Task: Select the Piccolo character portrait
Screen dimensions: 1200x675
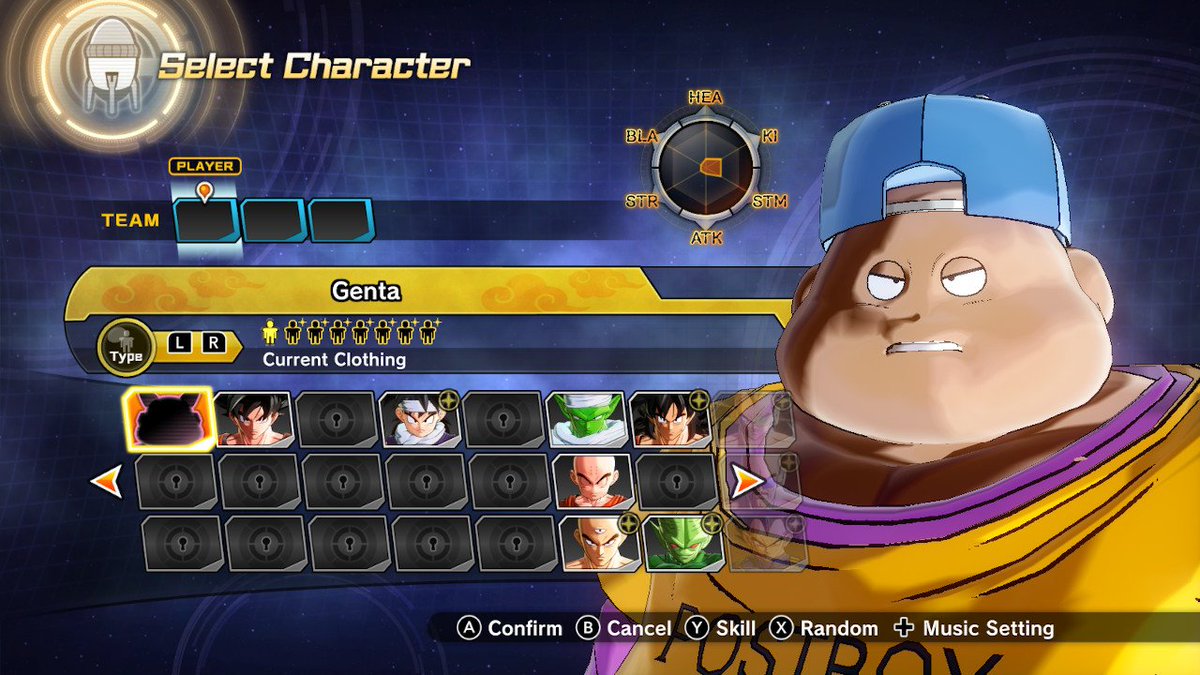Action: point(586,419)
